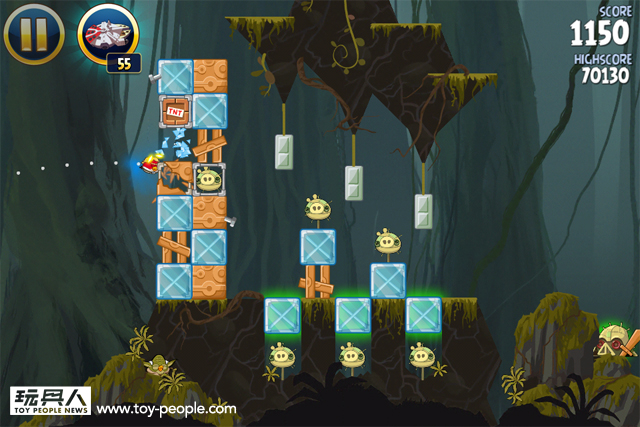Activate the Millennium Falcon power-up
Image resolution: width=640 pixels, height=427 pixels.
106,35
